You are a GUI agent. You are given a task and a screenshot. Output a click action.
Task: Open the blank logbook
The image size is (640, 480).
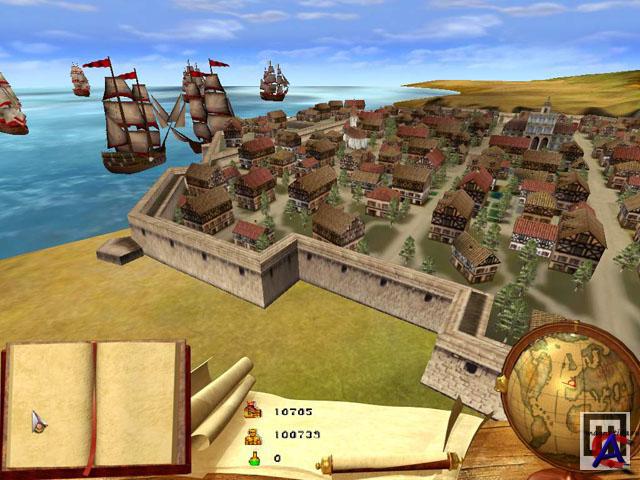[95, 405]
